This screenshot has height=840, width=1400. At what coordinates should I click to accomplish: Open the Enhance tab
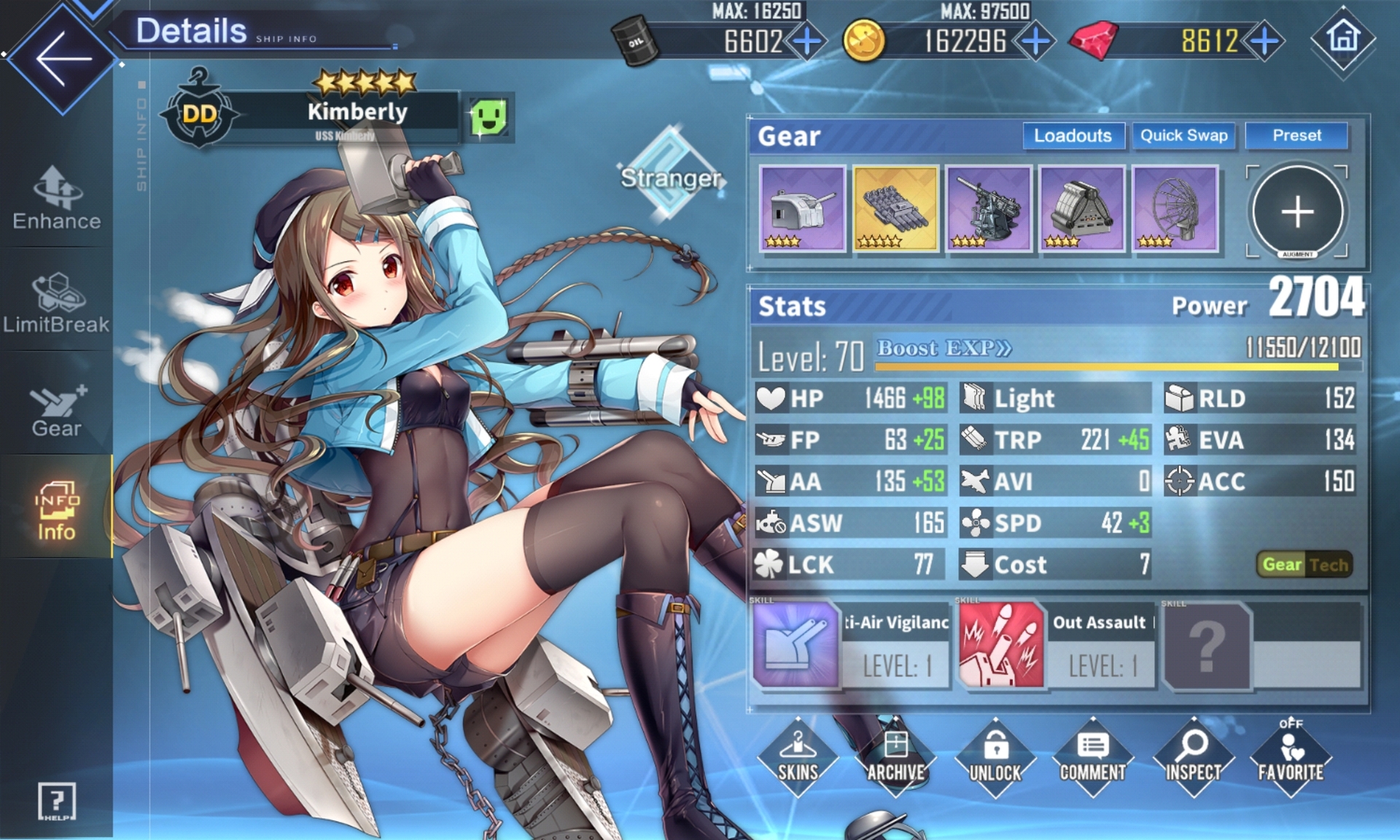coord(56,198)
